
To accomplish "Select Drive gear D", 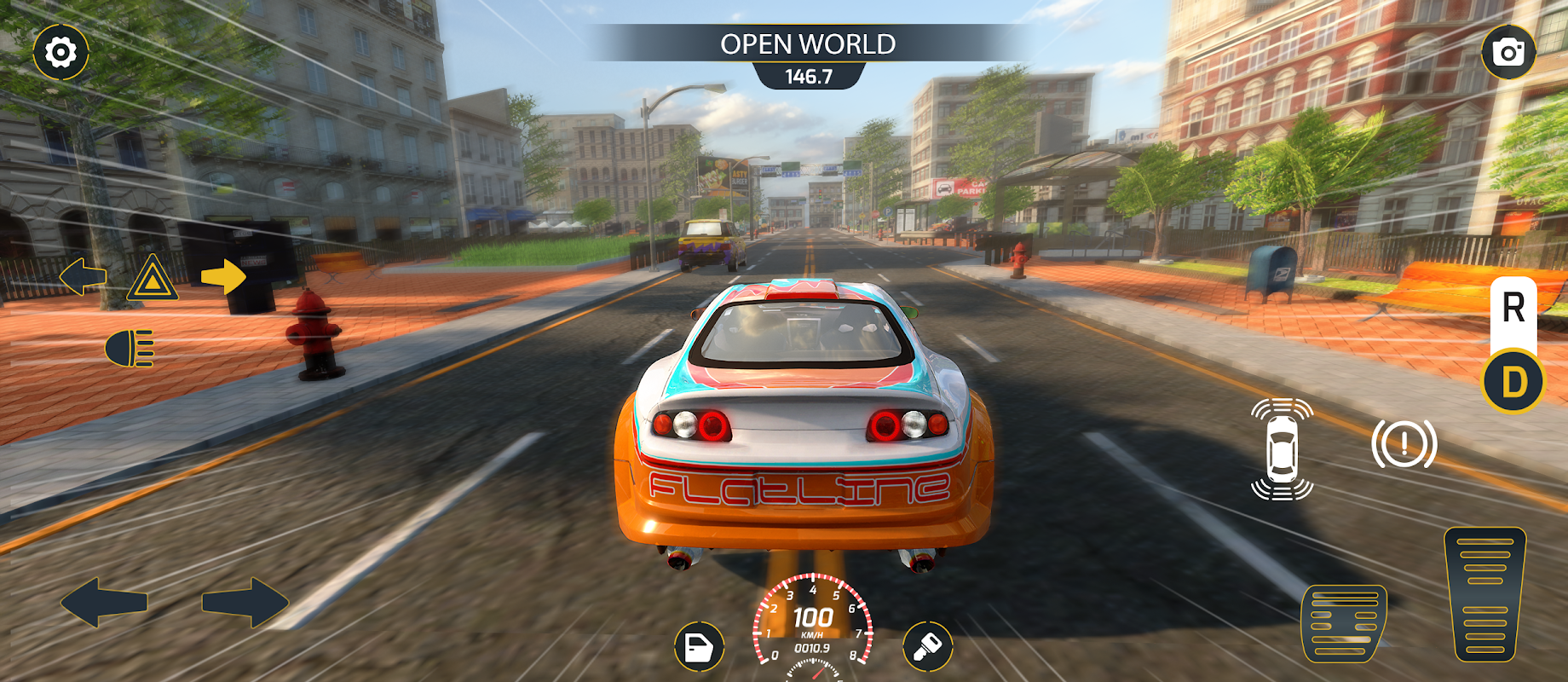I will tap(1513, 382).
